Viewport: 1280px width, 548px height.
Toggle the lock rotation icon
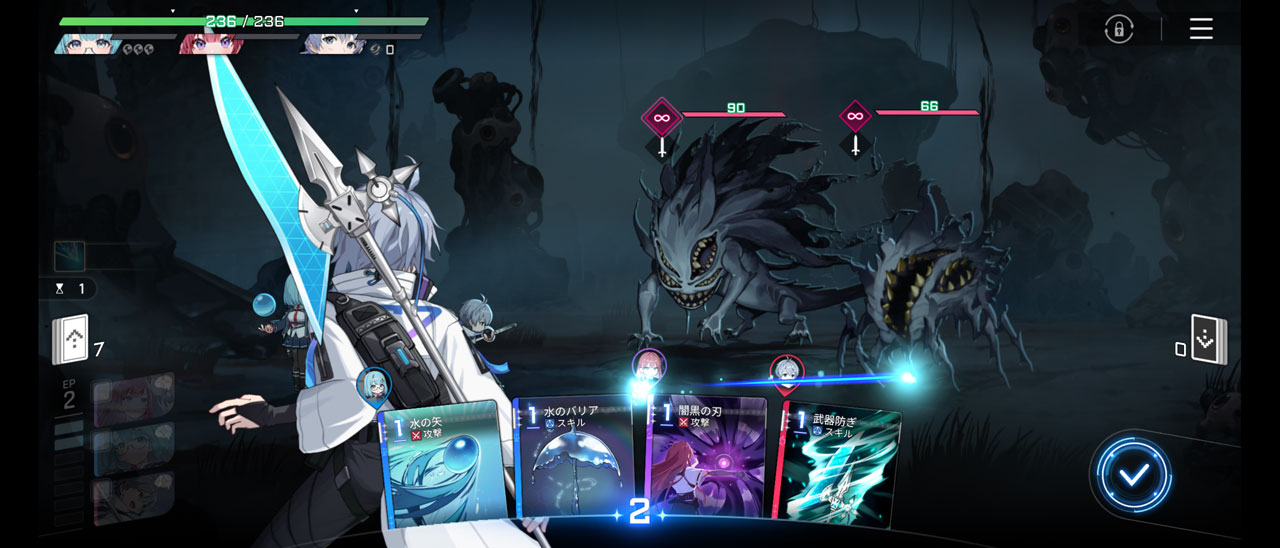tap(1119, 29)
